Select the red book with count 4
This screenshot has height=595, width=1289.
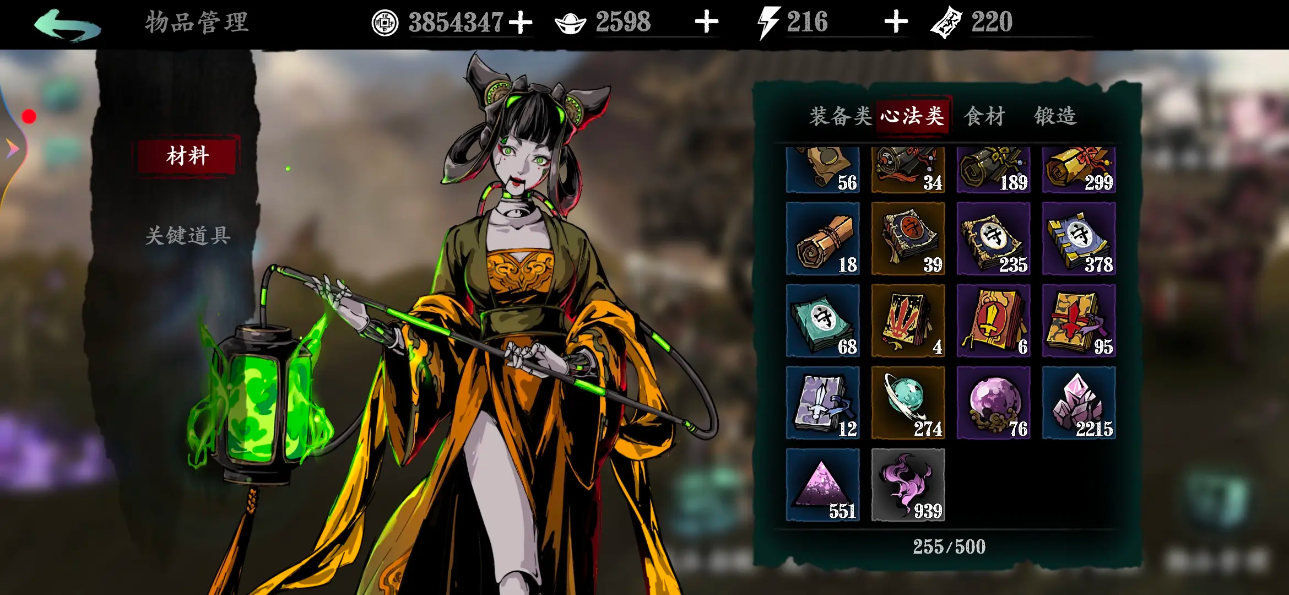coord(908,320)
